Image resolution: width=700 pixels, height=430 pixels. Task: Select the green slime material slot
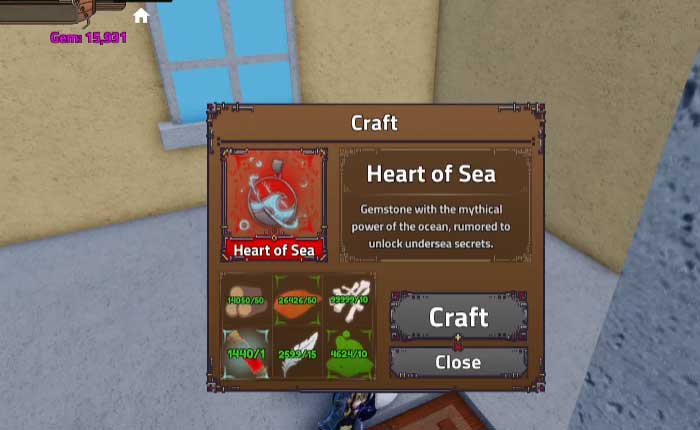[348, 352]
